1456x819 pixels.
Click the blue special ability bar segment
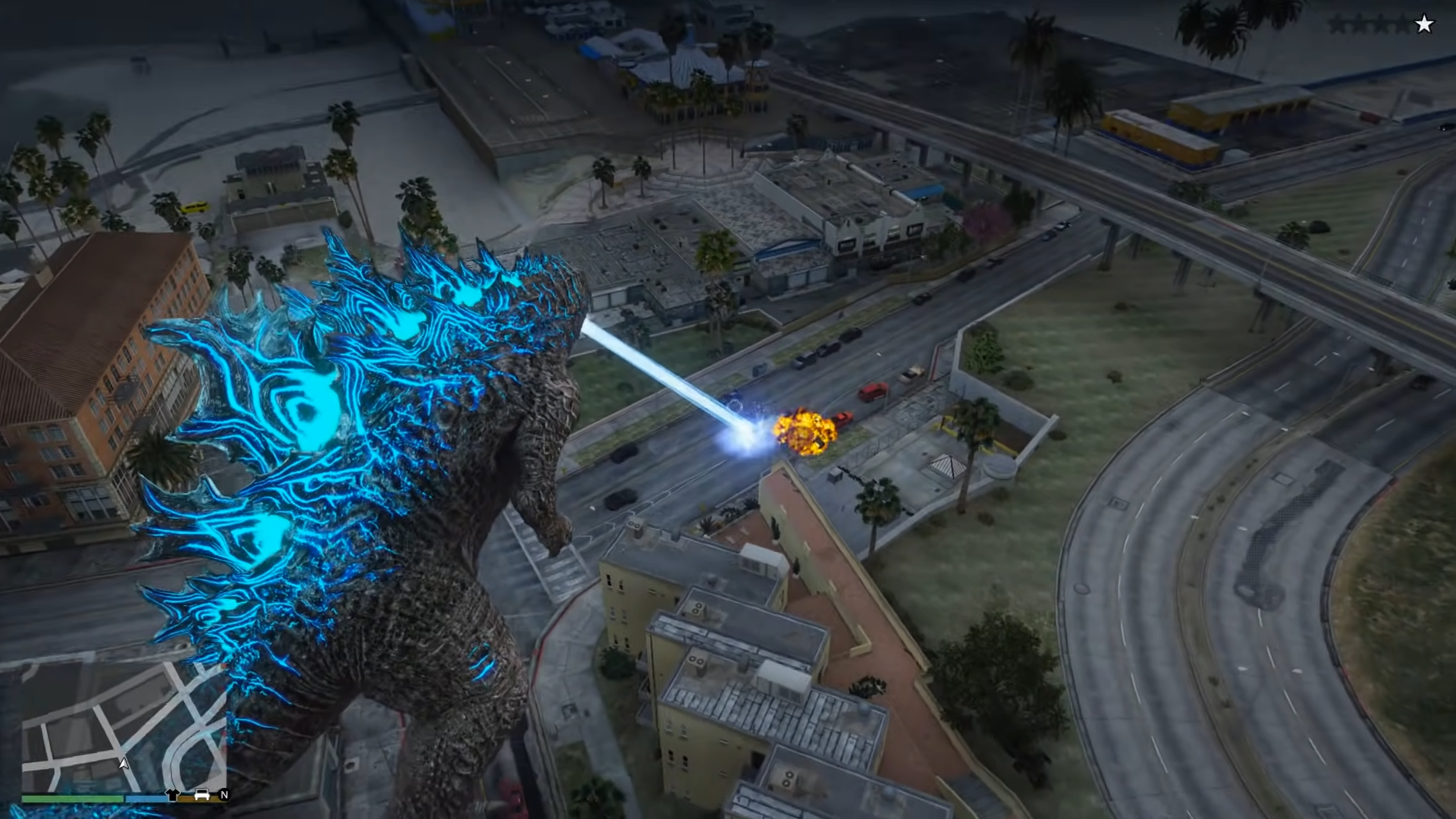pyautogui.click(x=146, y=797)
